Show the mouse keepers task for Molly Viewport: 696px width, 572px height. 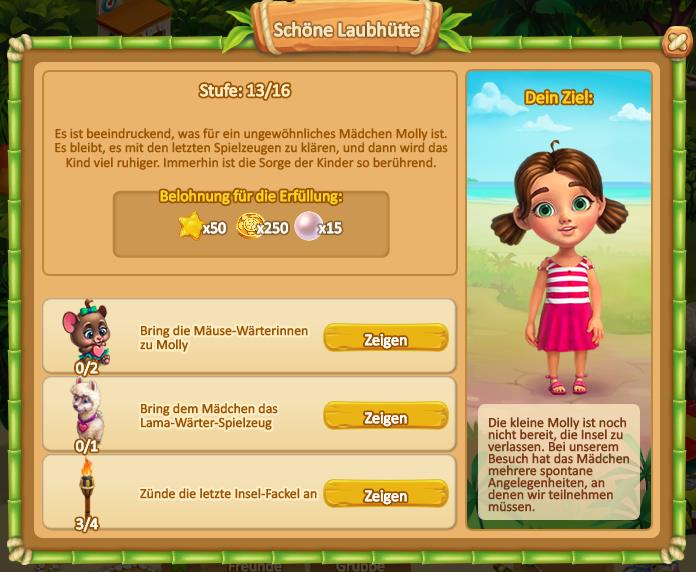(x=385, y=339)
